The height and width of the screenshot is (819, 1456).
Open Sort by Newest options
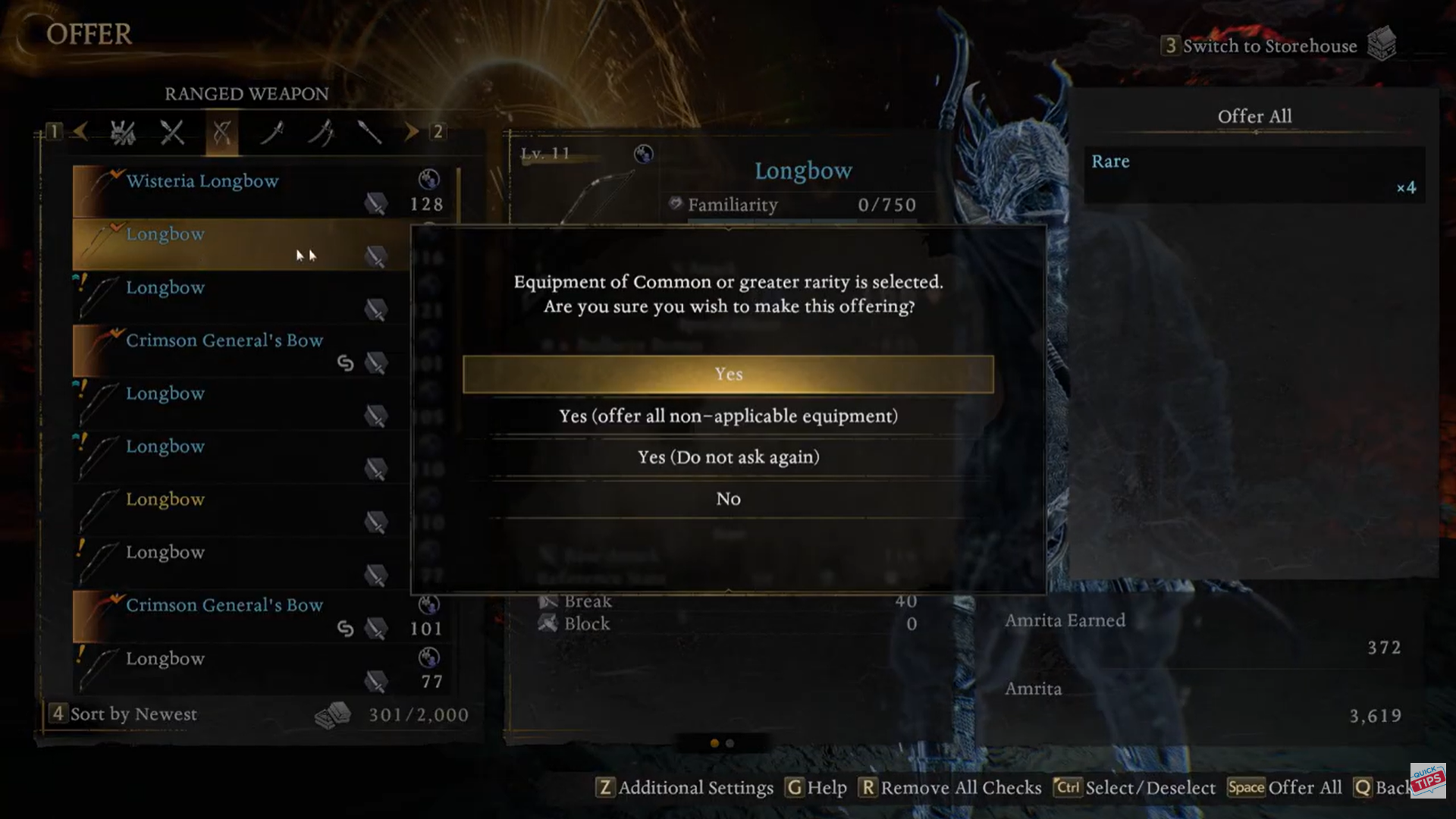coord(132,714)
